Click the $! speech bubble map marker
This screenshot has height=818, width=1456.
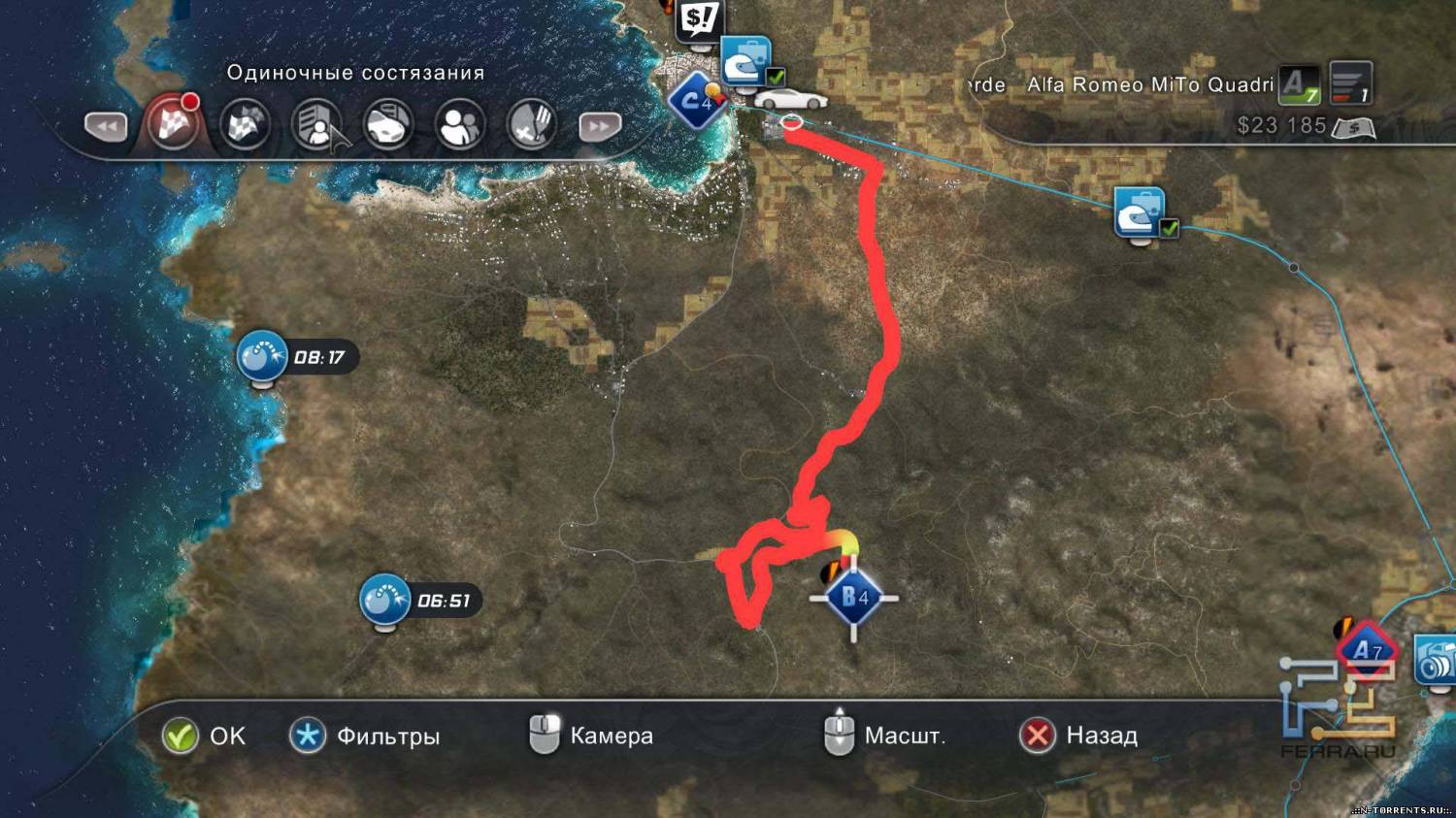[x=699, y=18]
